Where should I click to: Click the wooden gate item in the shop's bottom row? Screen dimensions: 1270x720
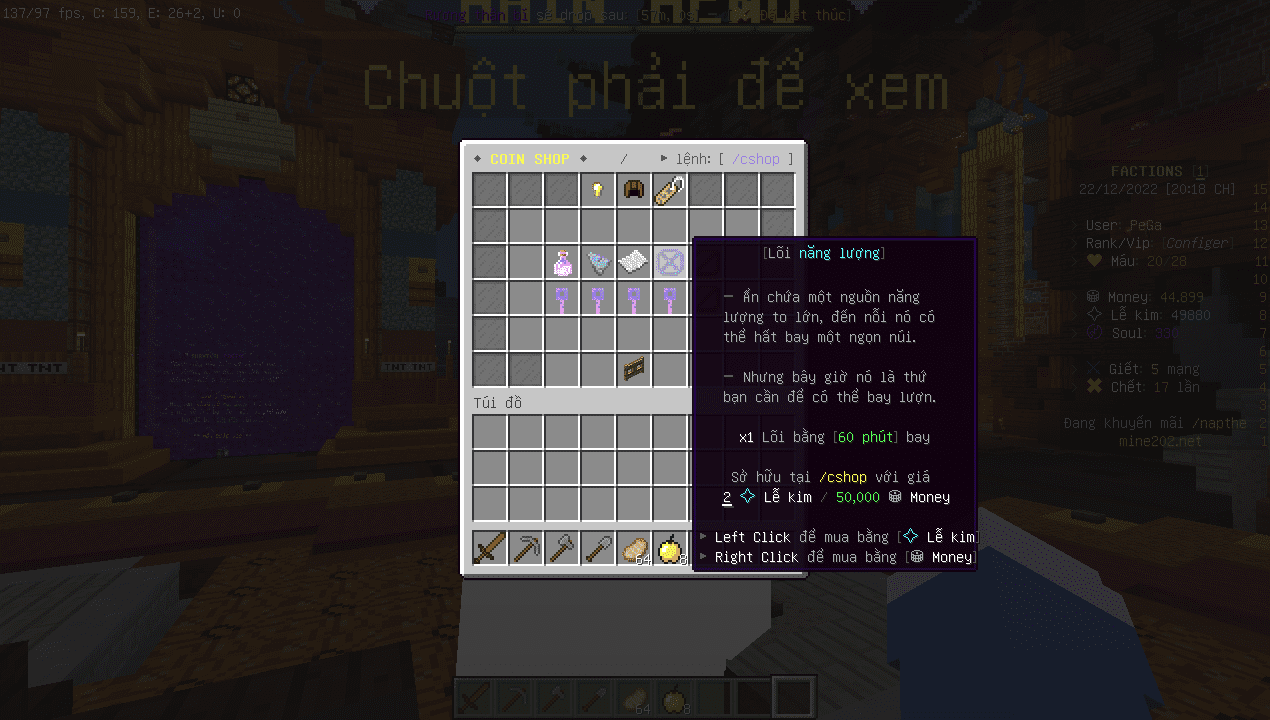point(633,370)
